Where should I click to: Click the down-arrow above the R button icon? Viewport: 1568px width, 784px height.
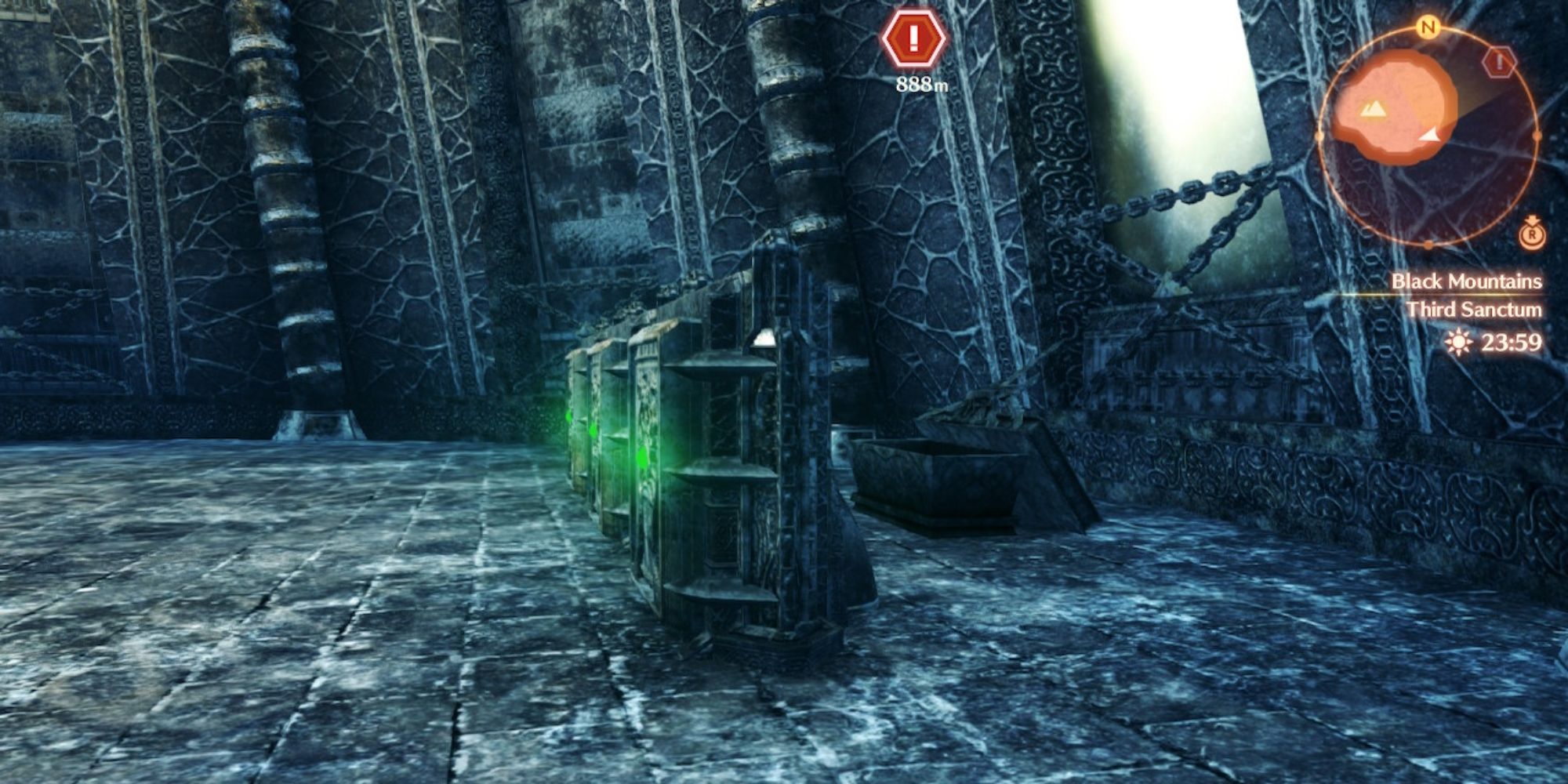pos(1533,219)
